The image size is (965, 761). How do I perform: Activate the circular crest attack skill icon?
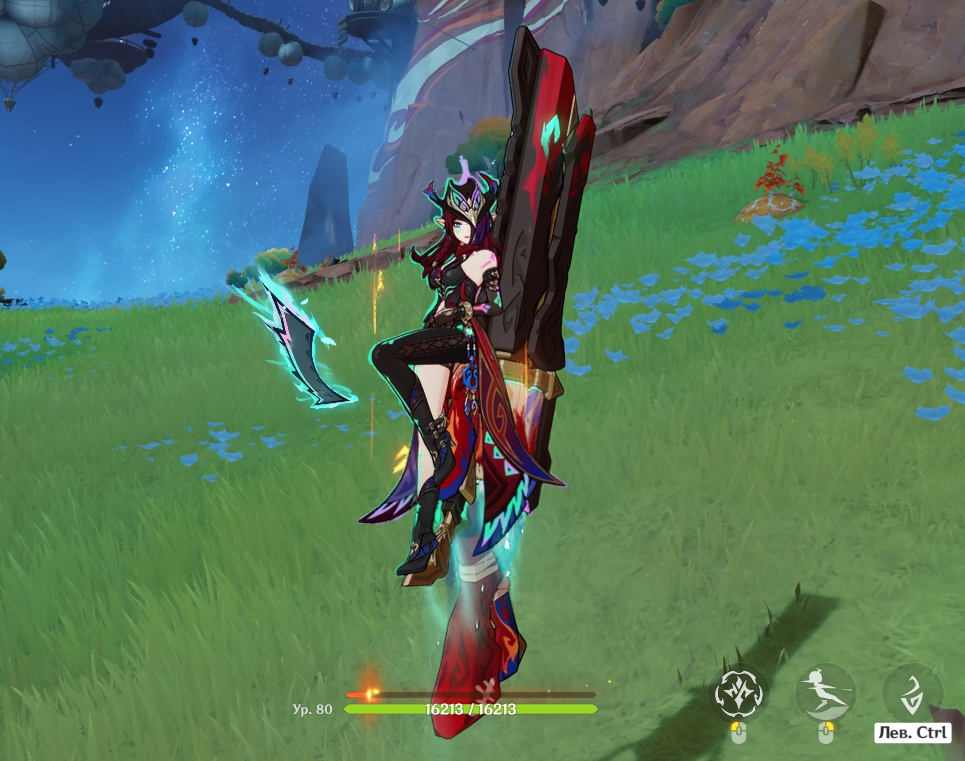click(739, 692)
